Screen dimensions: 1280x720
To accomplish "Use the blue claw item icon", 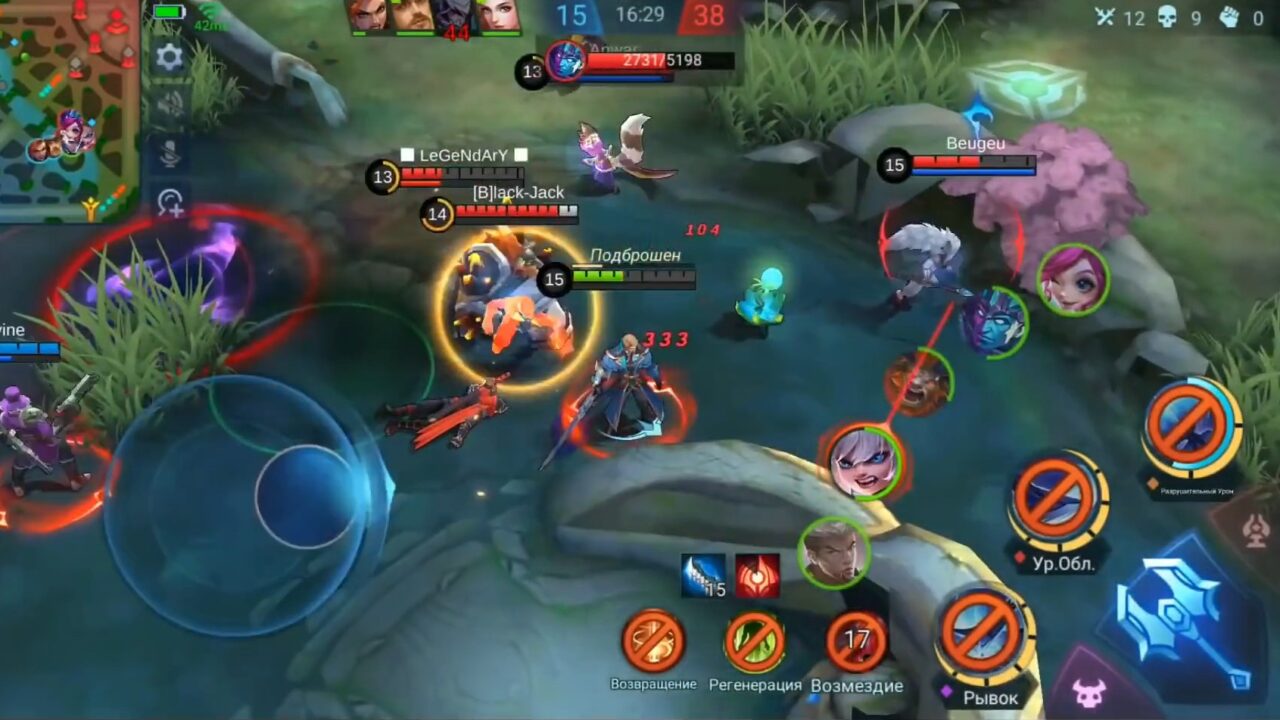I will click(704, 576).
